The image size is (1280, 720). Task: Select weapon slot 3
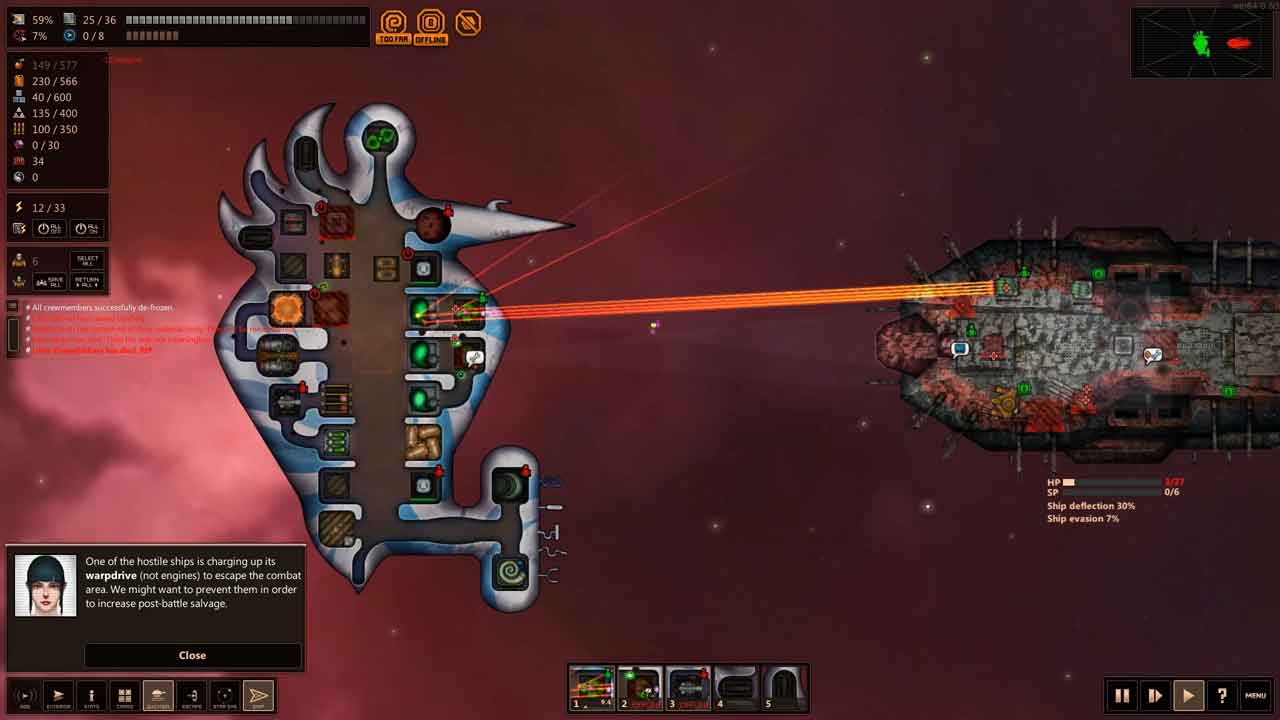(688, 687)
